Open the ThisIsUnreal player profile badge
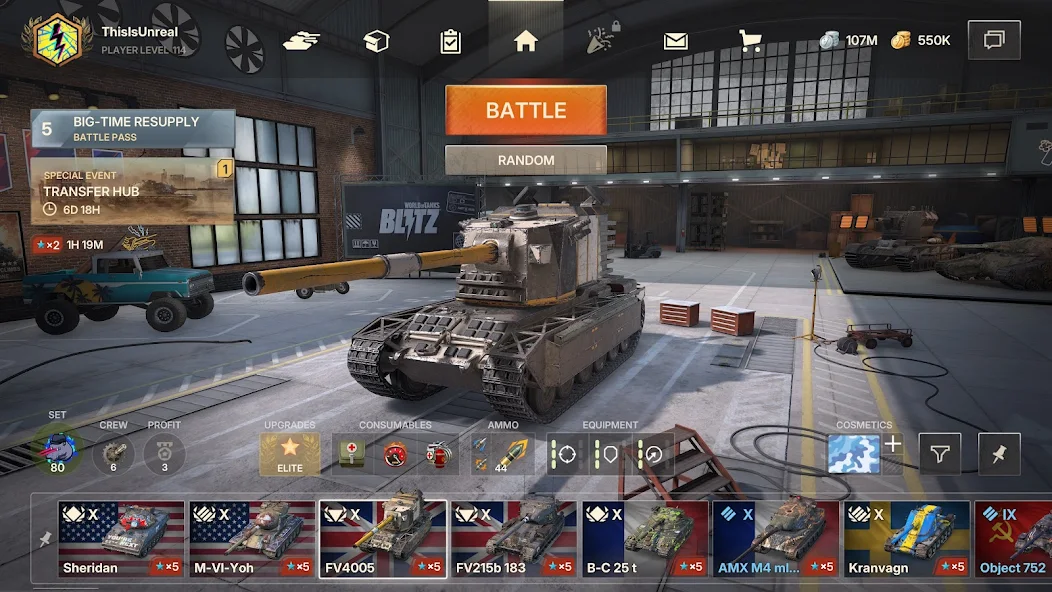Viewport: 1052px width, 592px height. pos(58,39)
